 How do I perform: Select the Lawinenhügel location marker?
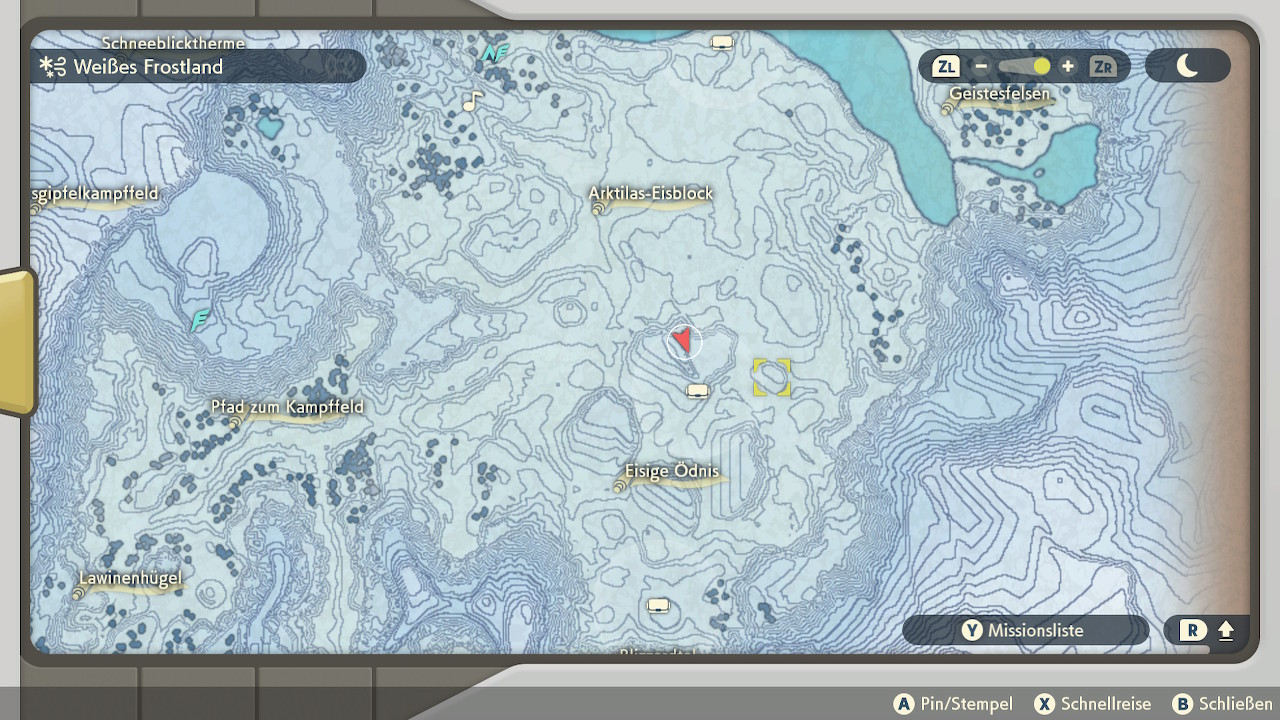(78, 592)
